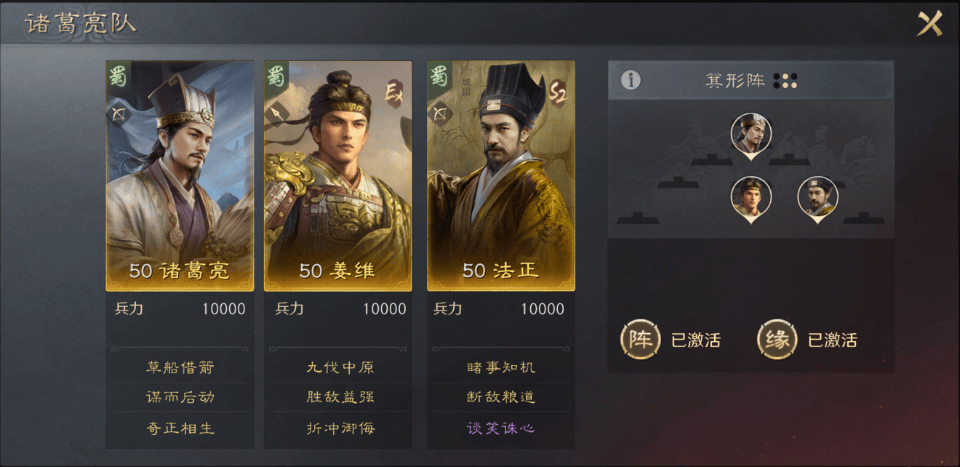
Task: Open the 奇正相生 skill
Action: click(180, 428)
